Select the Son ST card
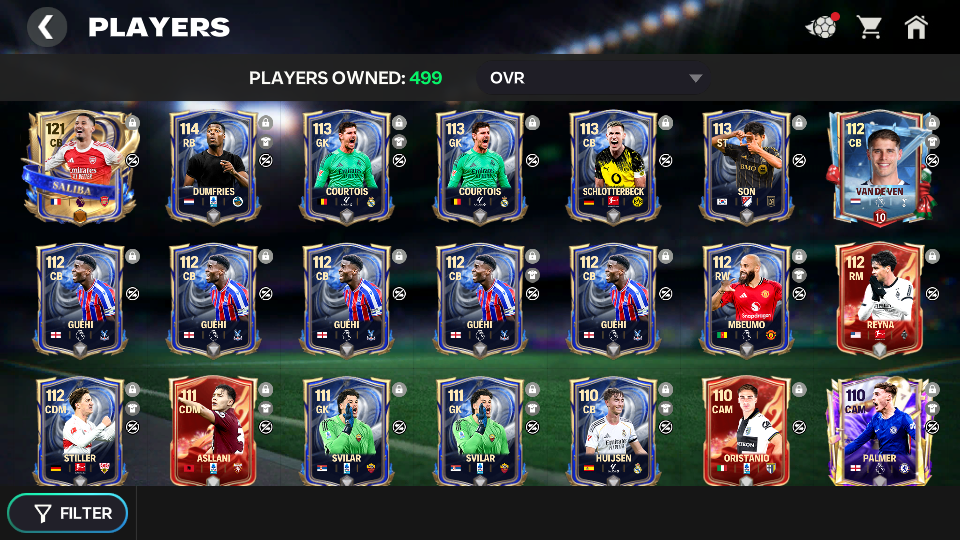This screenshot has width=960, height=540. [x=746, y=166]
